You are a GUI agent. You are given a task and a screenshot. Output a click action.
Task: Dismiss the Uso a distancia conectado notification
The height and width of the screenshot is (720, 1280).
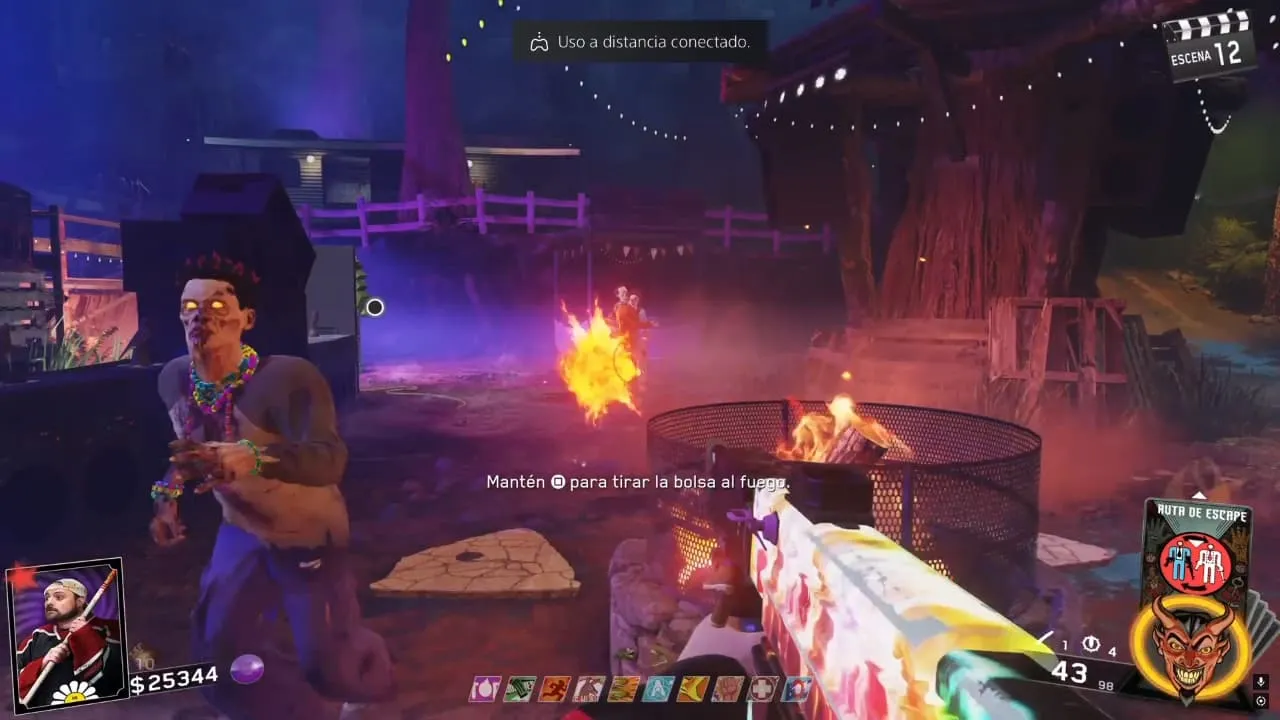click(x=641, y=42)
